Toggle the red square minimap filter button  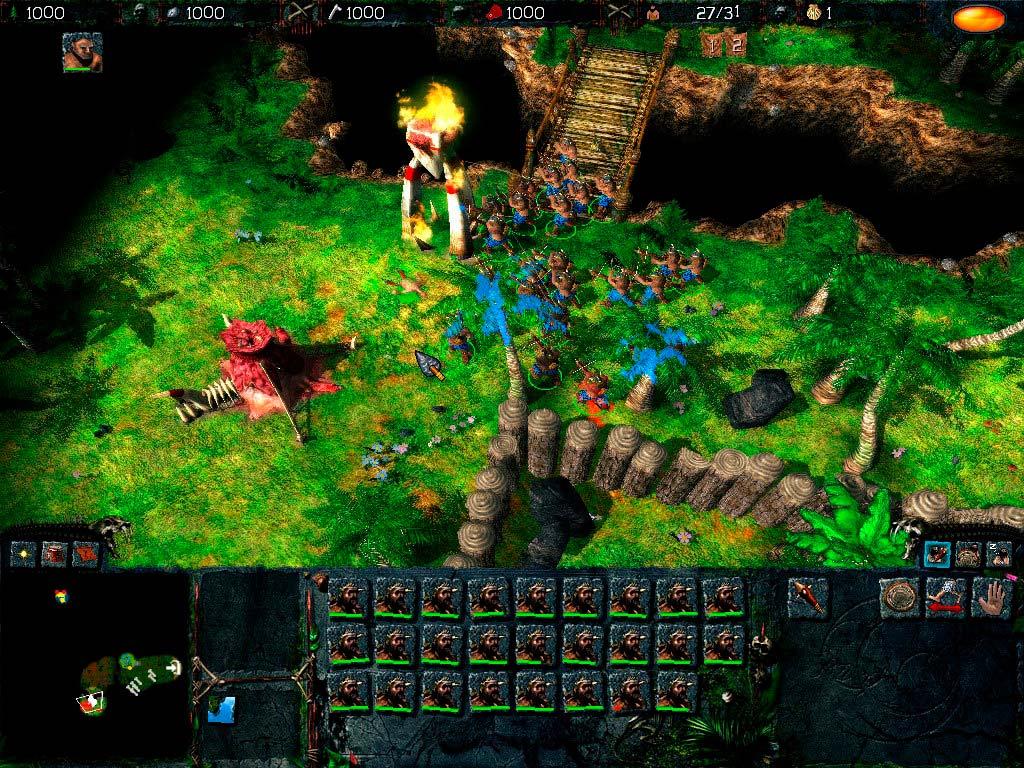click(x=55, y=552)
